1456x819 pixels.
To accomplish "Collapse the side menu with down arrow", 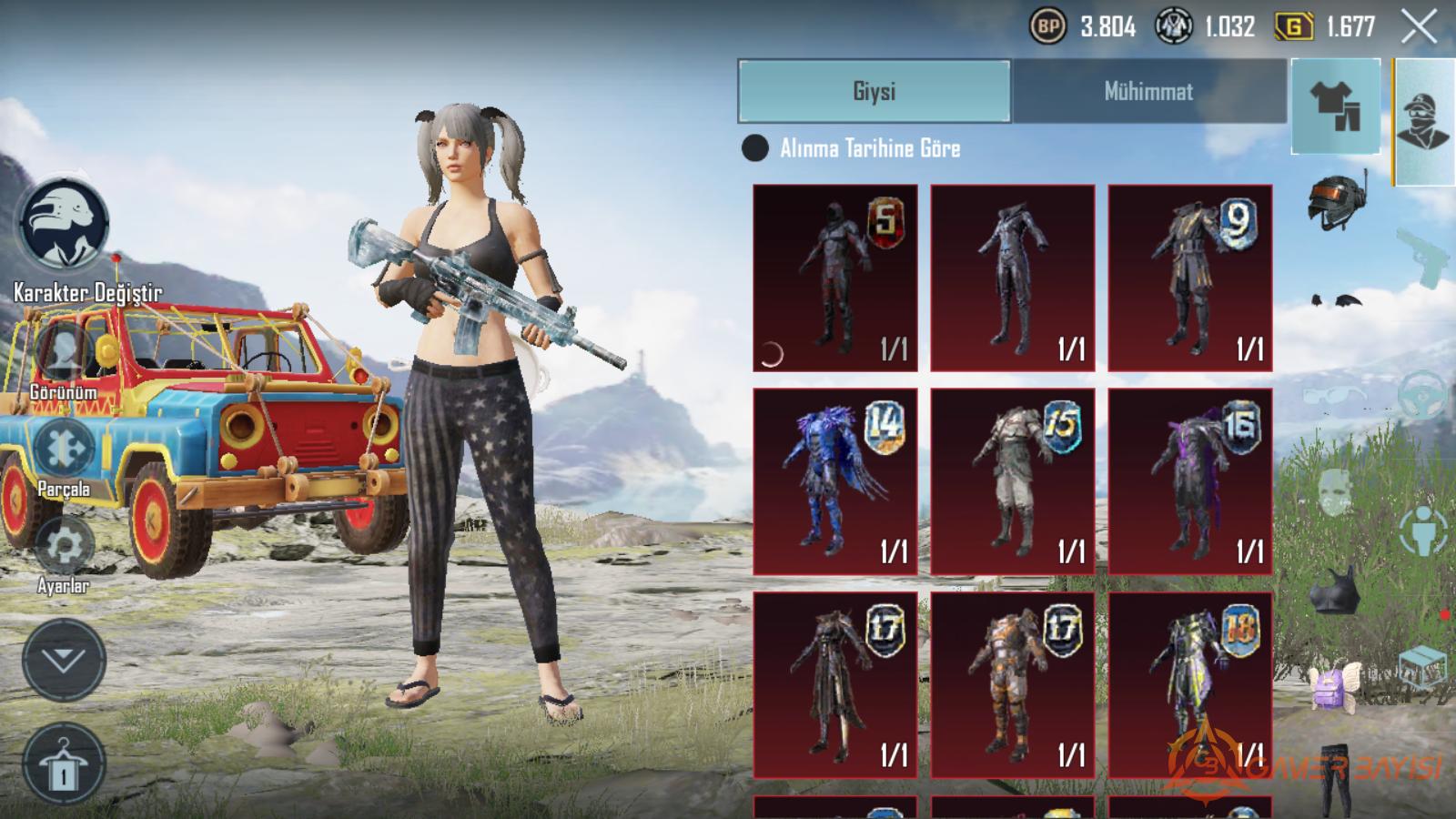I will (x=64, y=660).
